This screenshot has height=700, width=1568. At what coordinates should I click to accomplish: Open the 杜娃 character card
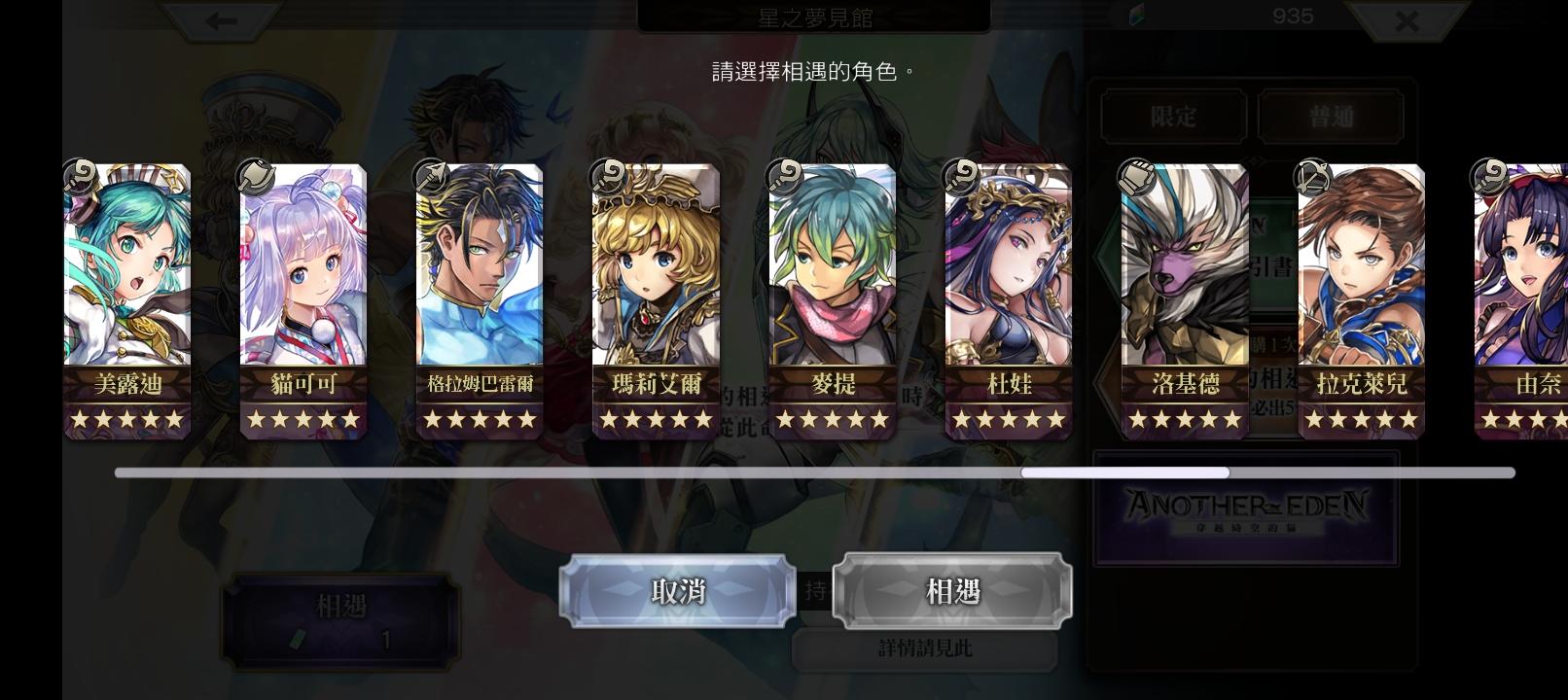[1008, 297]
